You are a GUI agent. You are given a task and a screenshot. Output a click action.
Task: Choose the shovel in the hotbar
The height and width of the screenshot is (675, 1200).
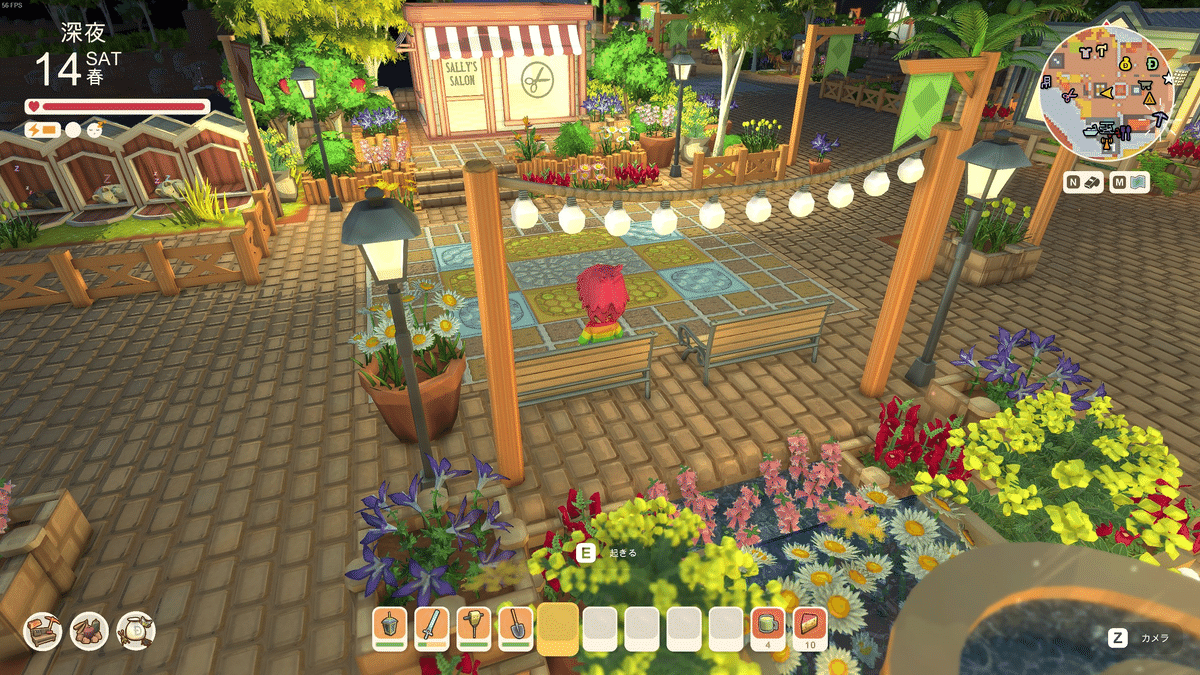point(516,626)
